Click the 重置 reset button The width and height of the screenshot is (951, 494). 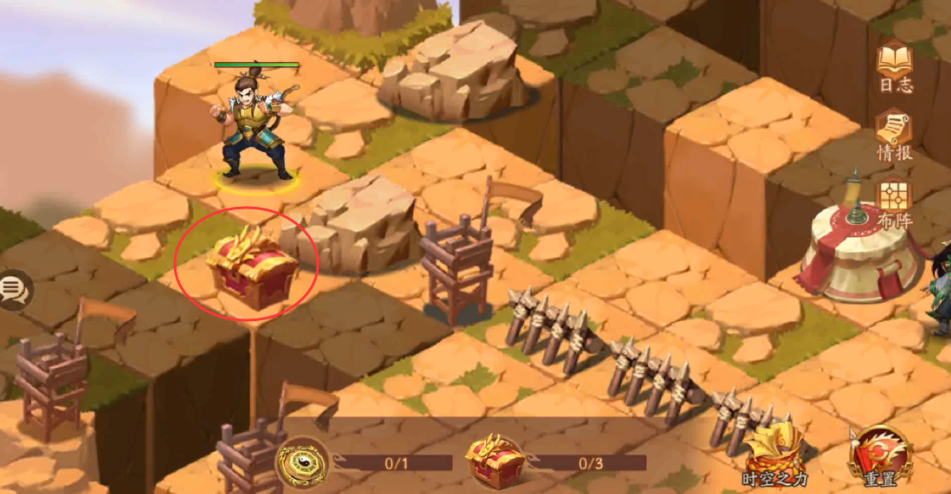[880, 456]
